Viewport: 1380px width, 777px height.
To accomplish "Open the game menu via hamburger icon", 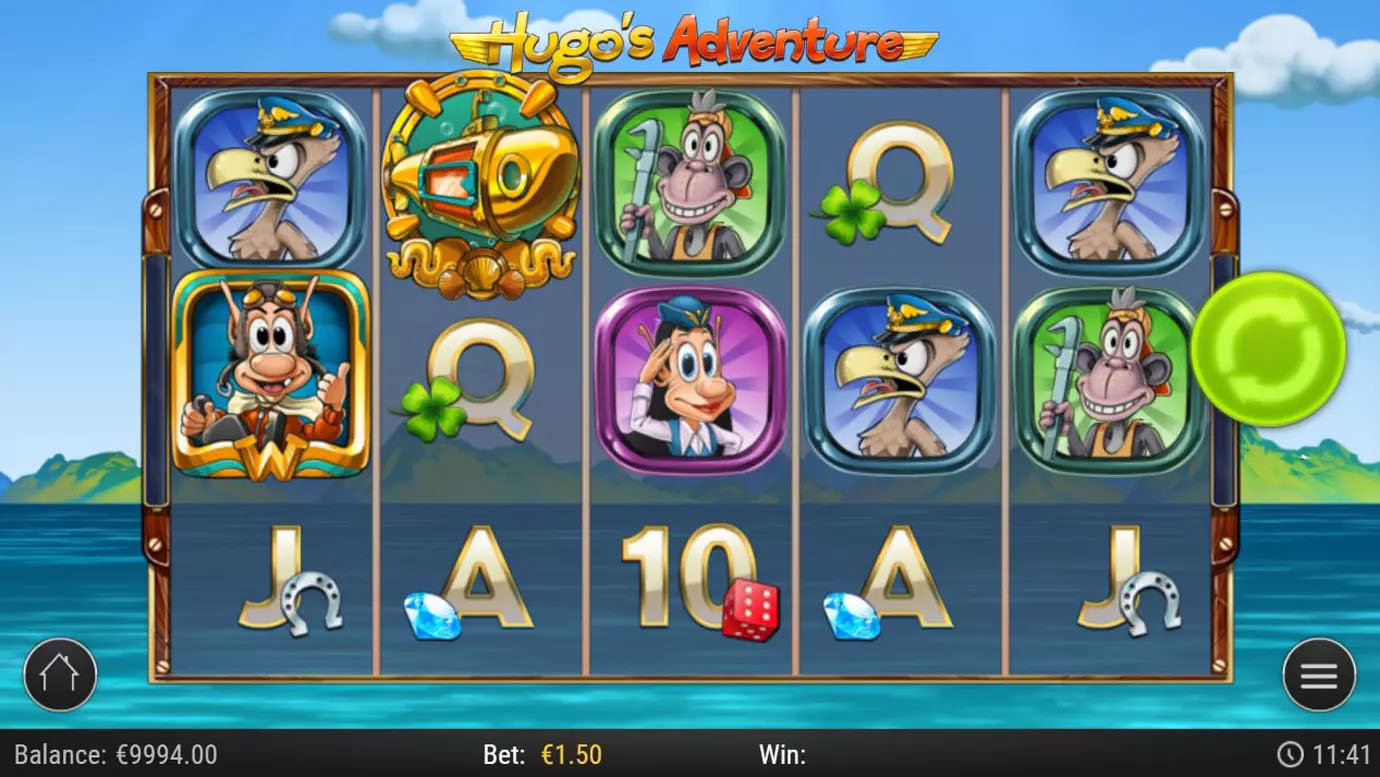I will point(1318,674).
